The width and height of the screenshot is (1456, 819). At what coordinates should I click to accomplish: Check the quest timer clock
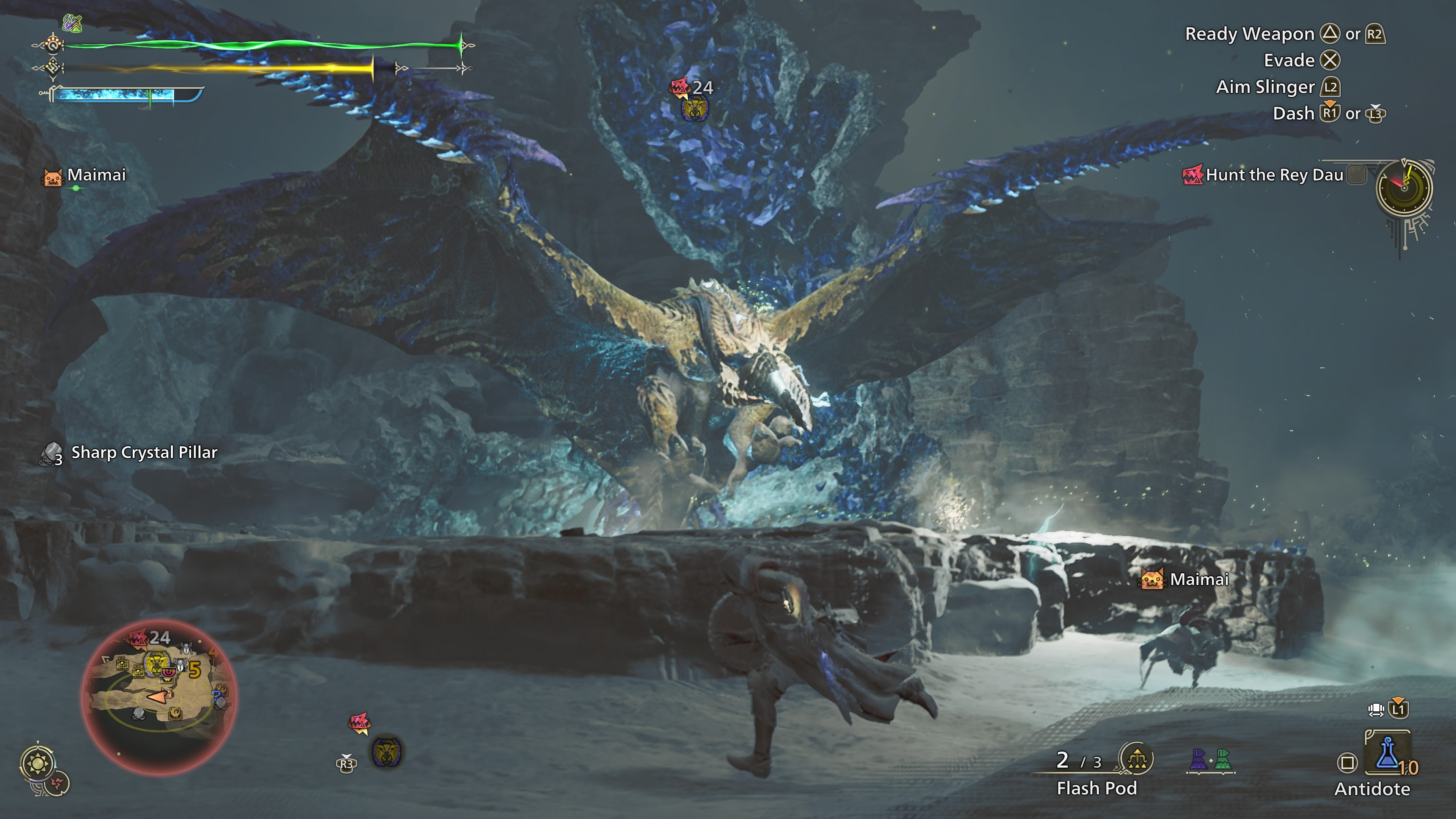(1404, 188)
